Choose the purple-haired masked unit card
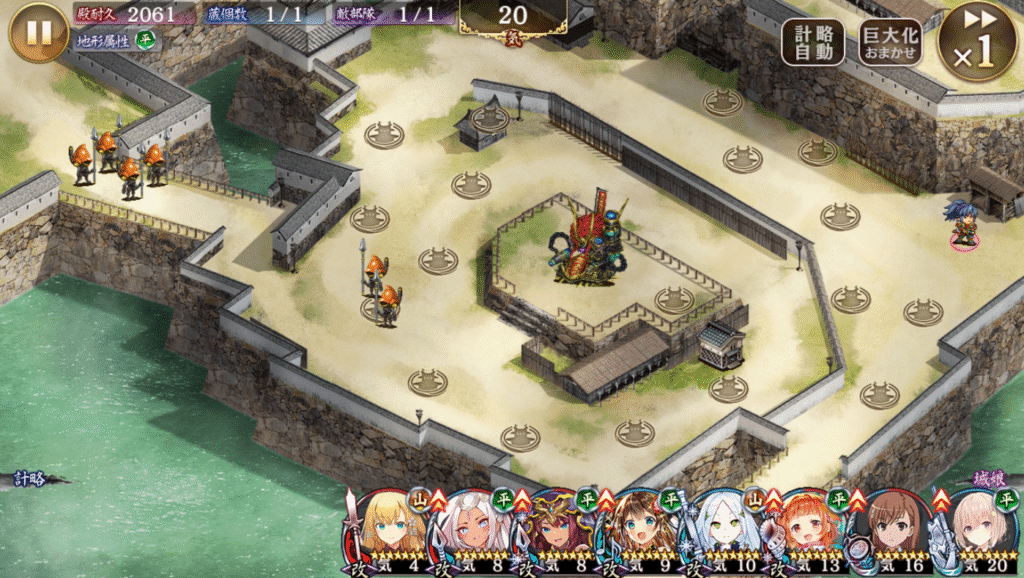The image size is (1024, 578). (x=553, y=531)
